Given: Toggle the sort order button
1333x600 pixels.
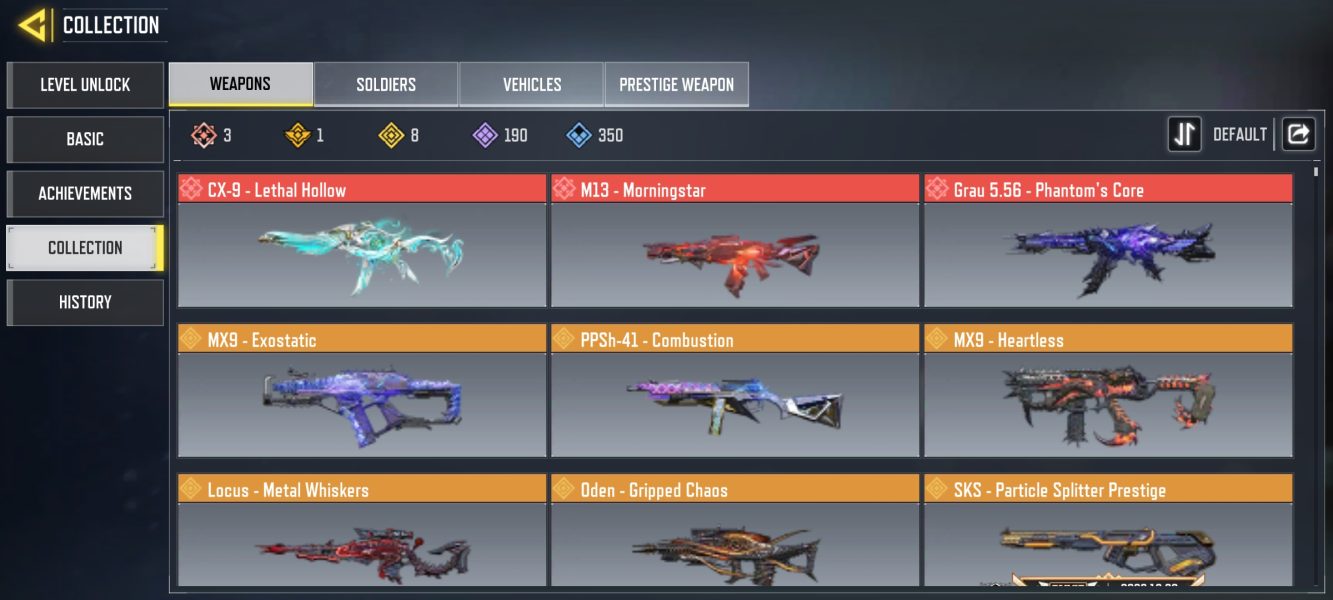Looking at the screenshot, I should 1185,134.
